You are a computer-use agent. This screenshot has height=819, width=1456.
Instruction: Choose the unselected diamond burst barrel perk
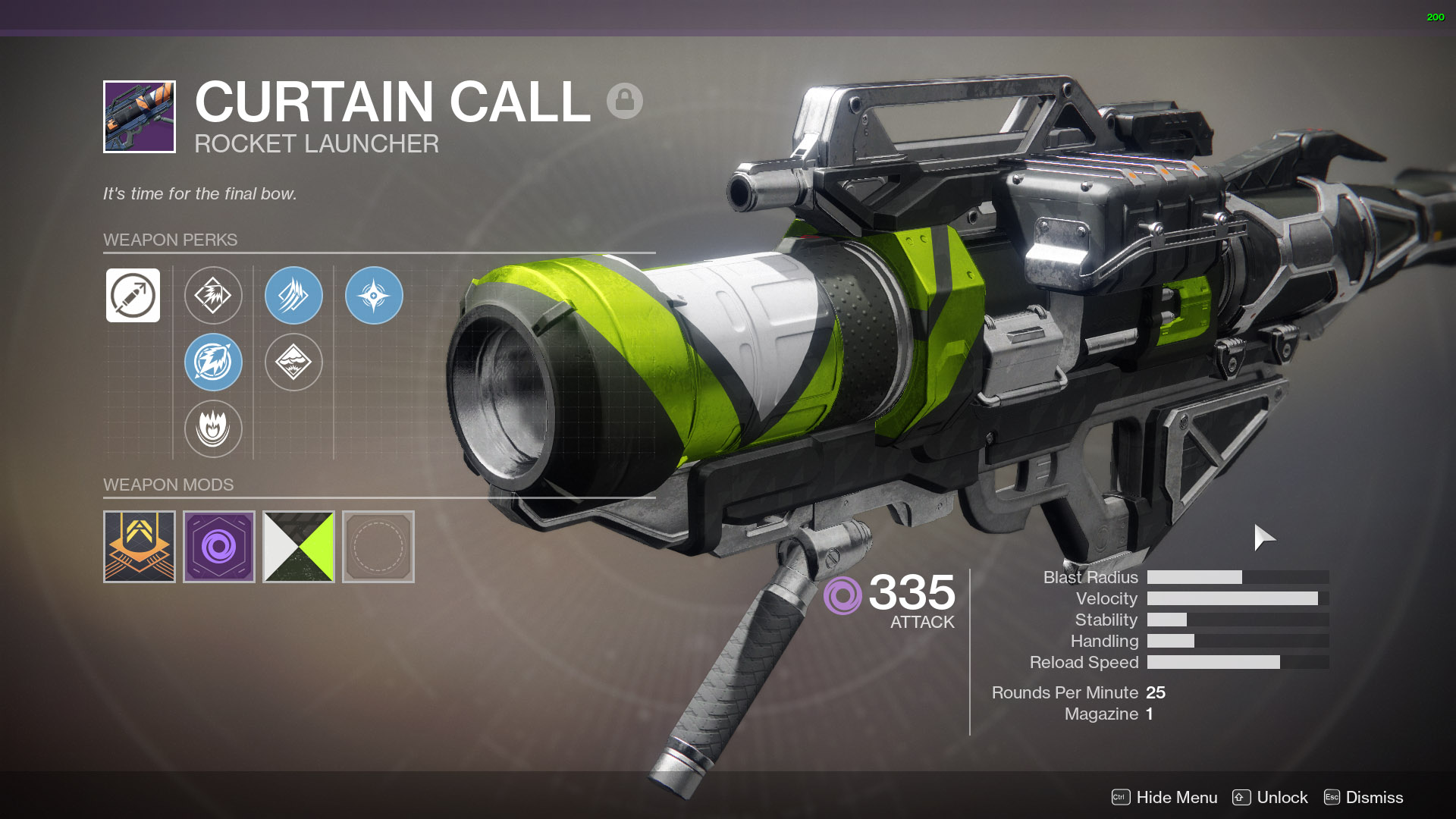click(x=213, y=295)
